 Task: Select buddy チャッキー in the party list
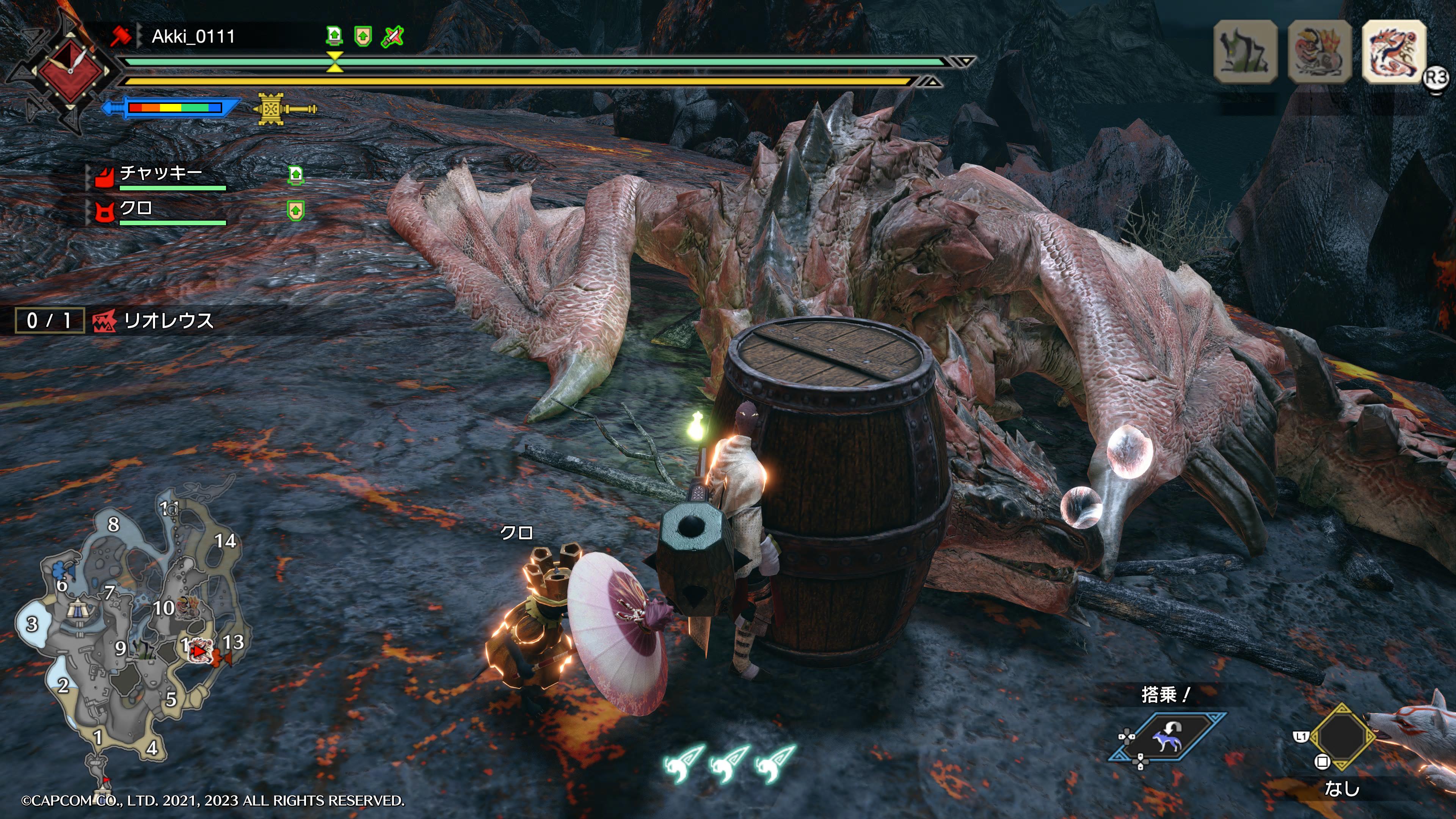coord(161,173)
